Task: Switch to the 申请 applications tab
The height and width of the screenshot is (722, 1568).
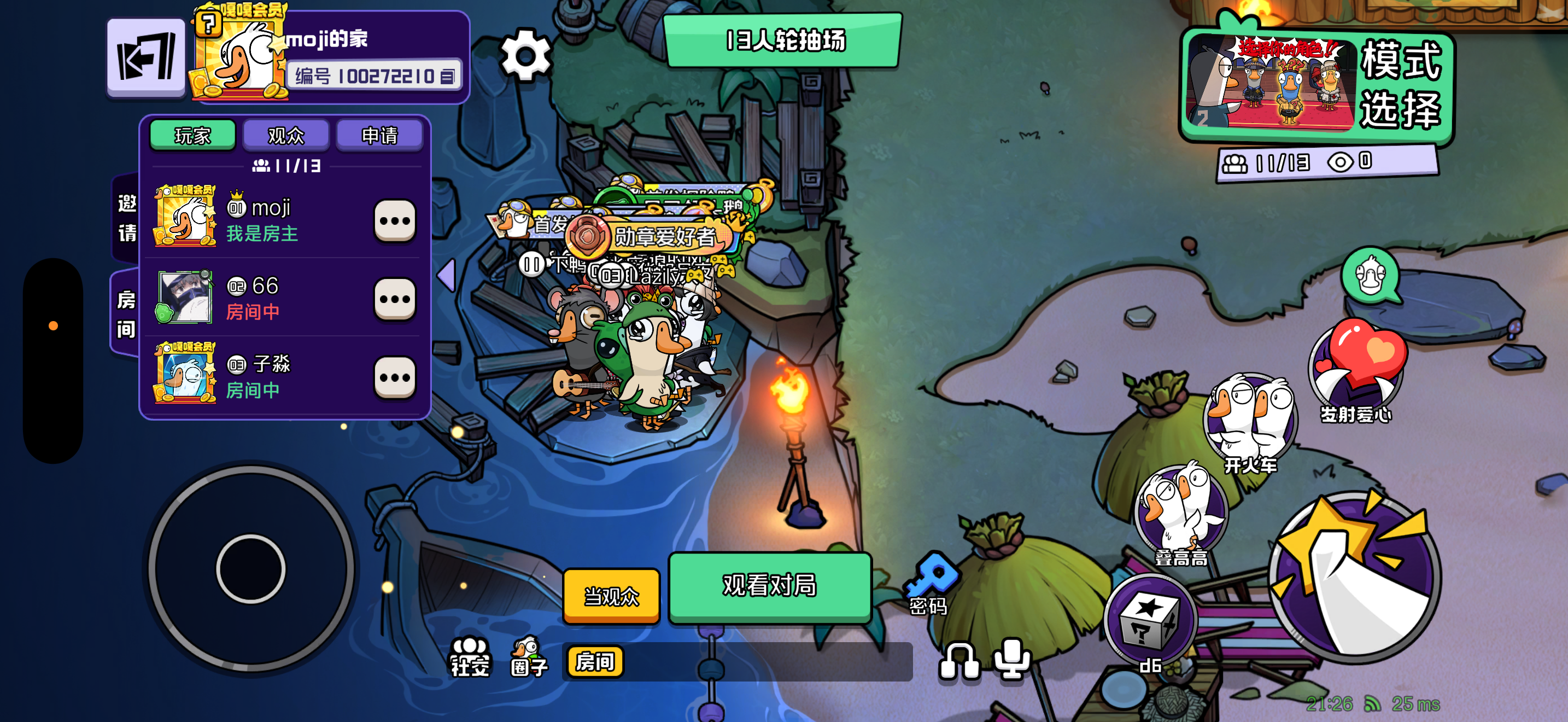Action: pos(379,135)
